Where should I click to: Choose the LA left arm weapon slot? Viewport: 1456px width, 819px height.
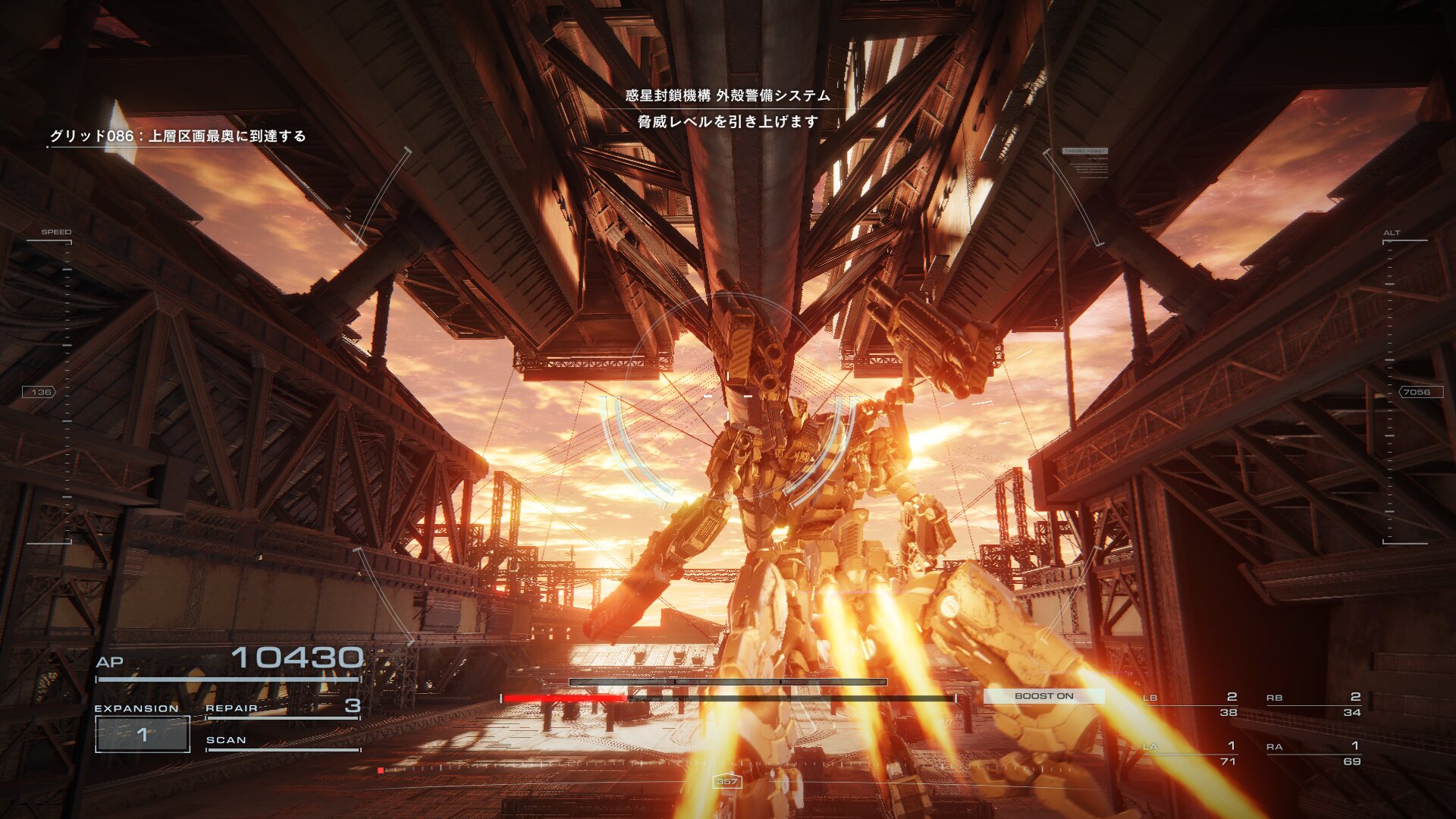(x=1191, y=753)
